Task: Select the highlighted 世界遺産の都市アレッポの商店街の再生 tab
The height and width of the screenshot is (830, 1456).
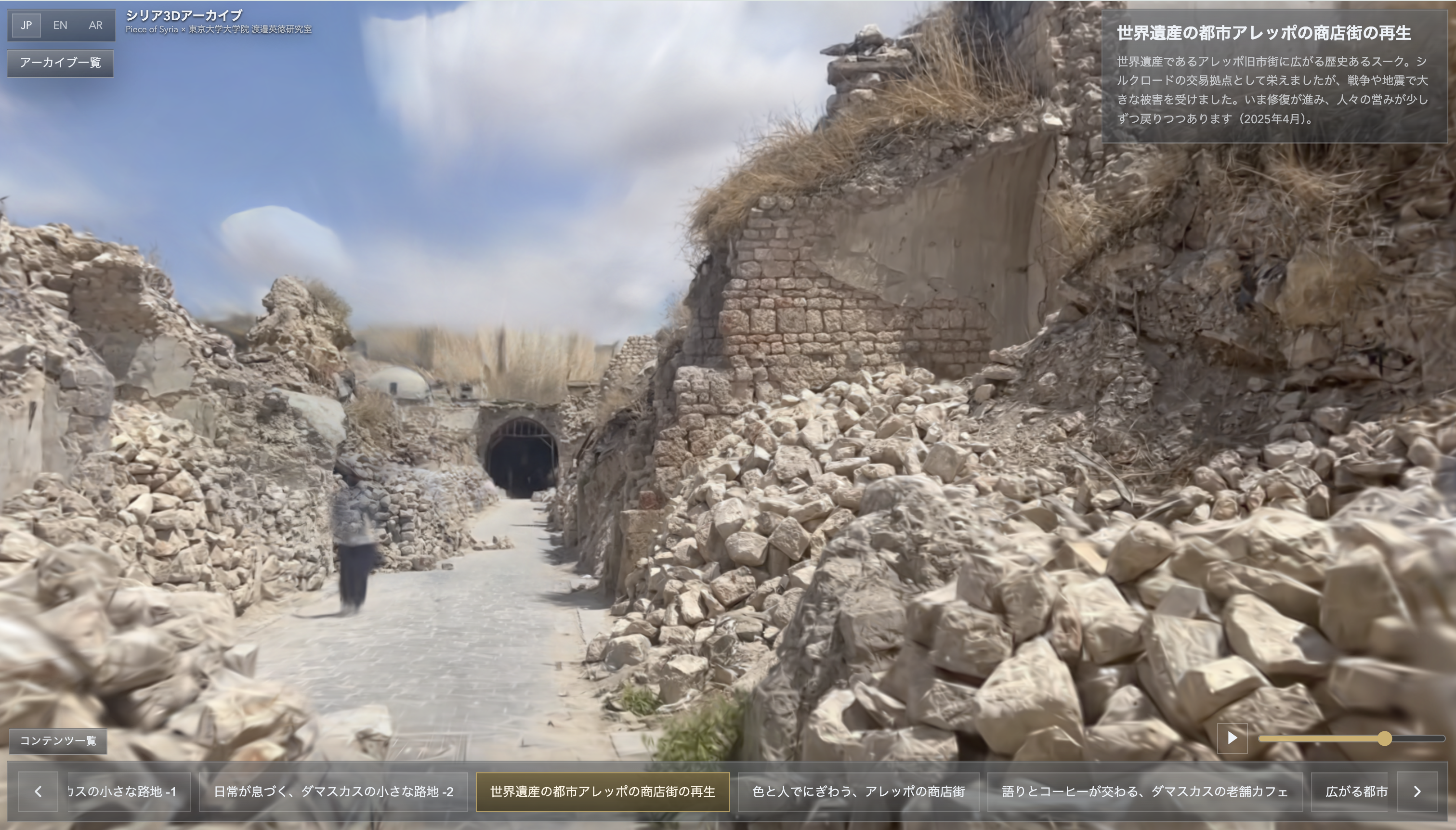Action: 602,791
